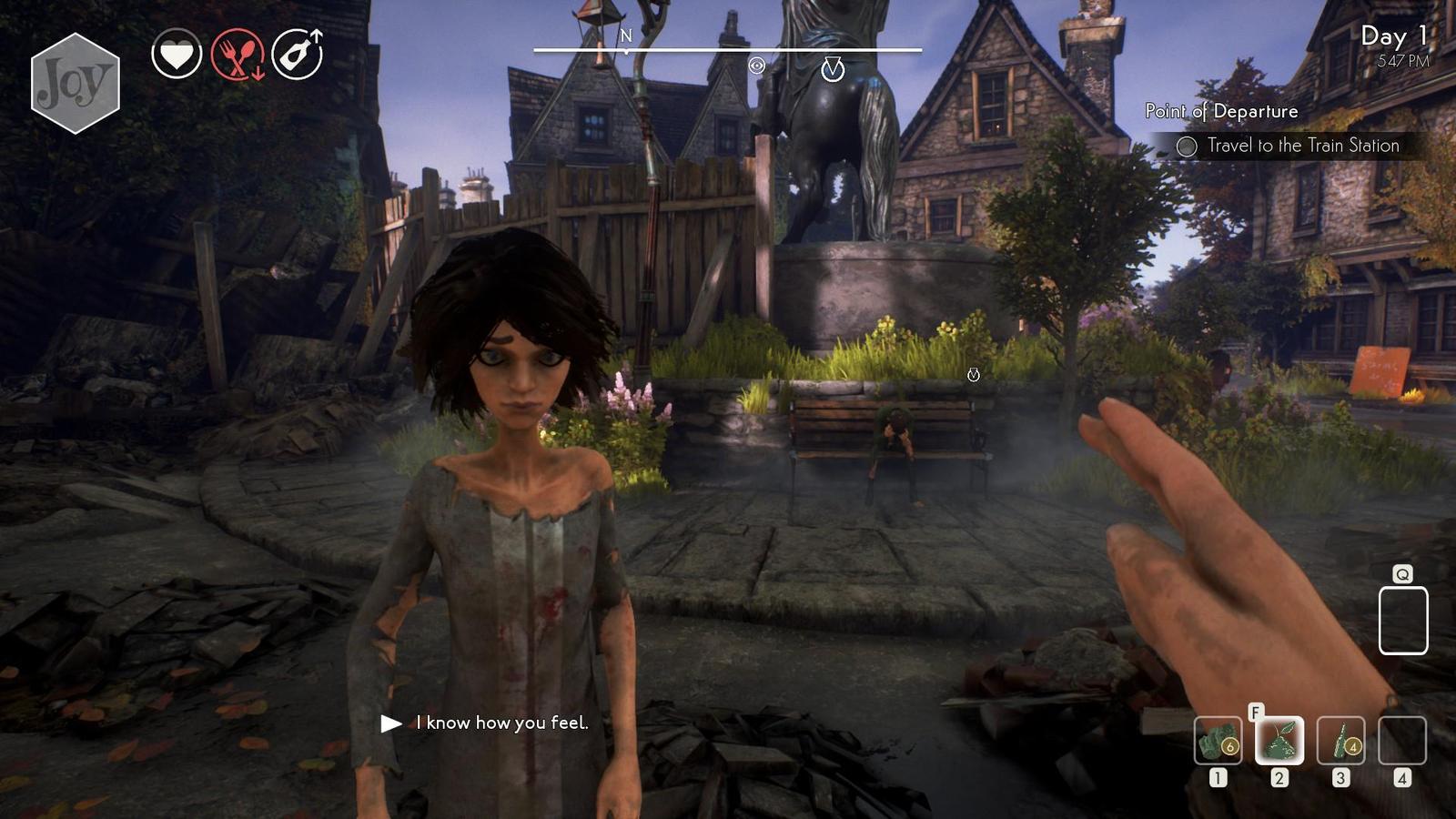Choose the "I know how you feel." reply
This screenshot has height=819, width=1456.
click(x=501, y=723)
